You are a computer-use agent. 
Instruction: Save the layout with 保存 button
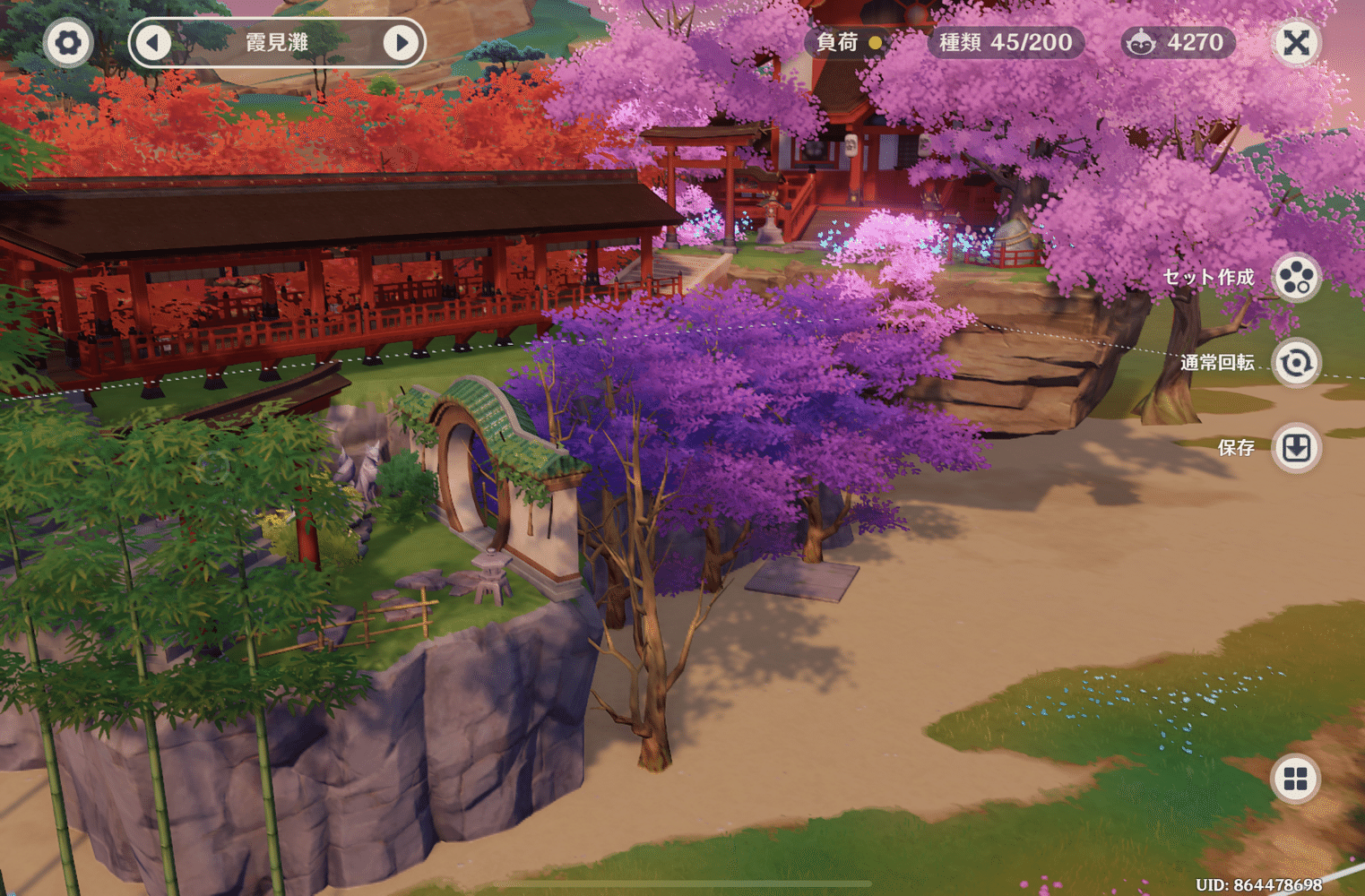point(1296,448)
